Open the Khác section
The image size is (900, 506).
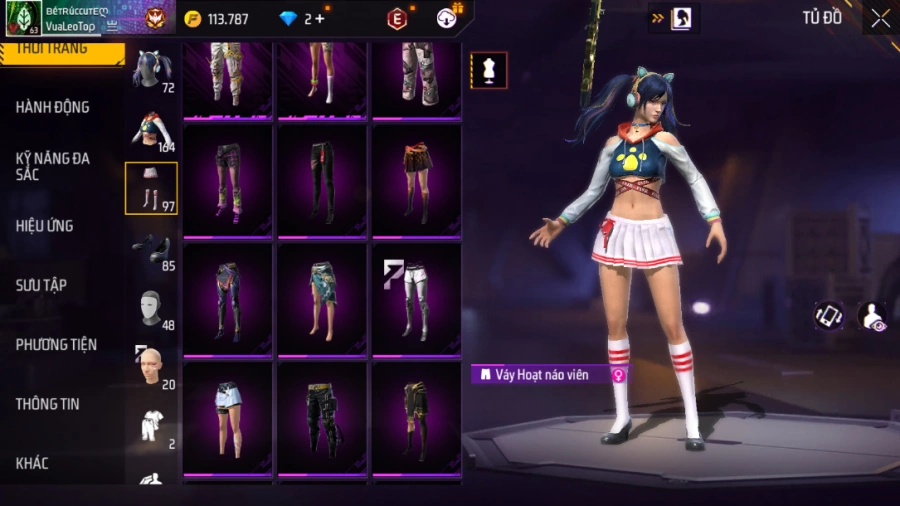pos(32,463)
